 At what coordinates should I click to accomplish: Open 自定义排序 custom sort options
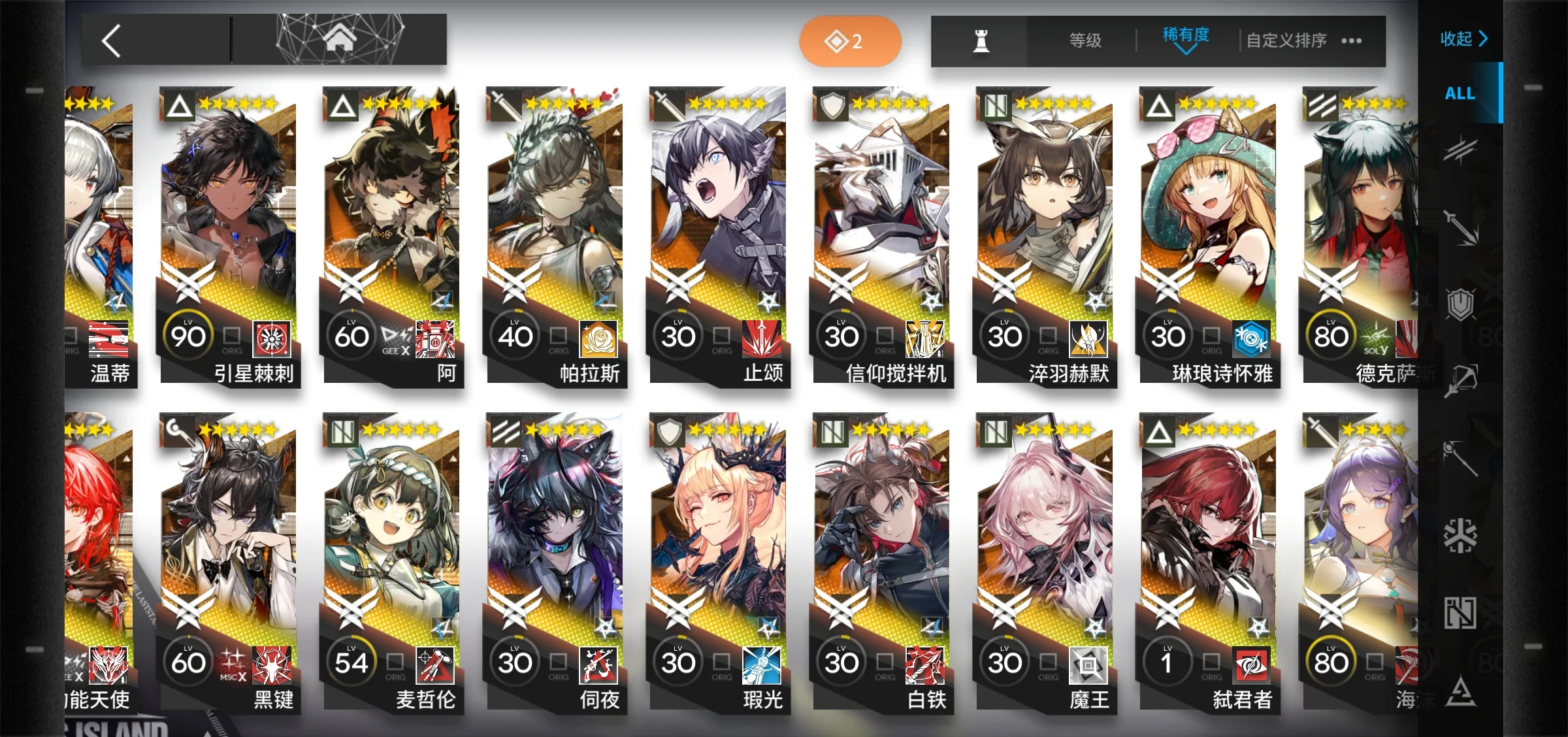pyautogui.click(x=1287, y=41)
